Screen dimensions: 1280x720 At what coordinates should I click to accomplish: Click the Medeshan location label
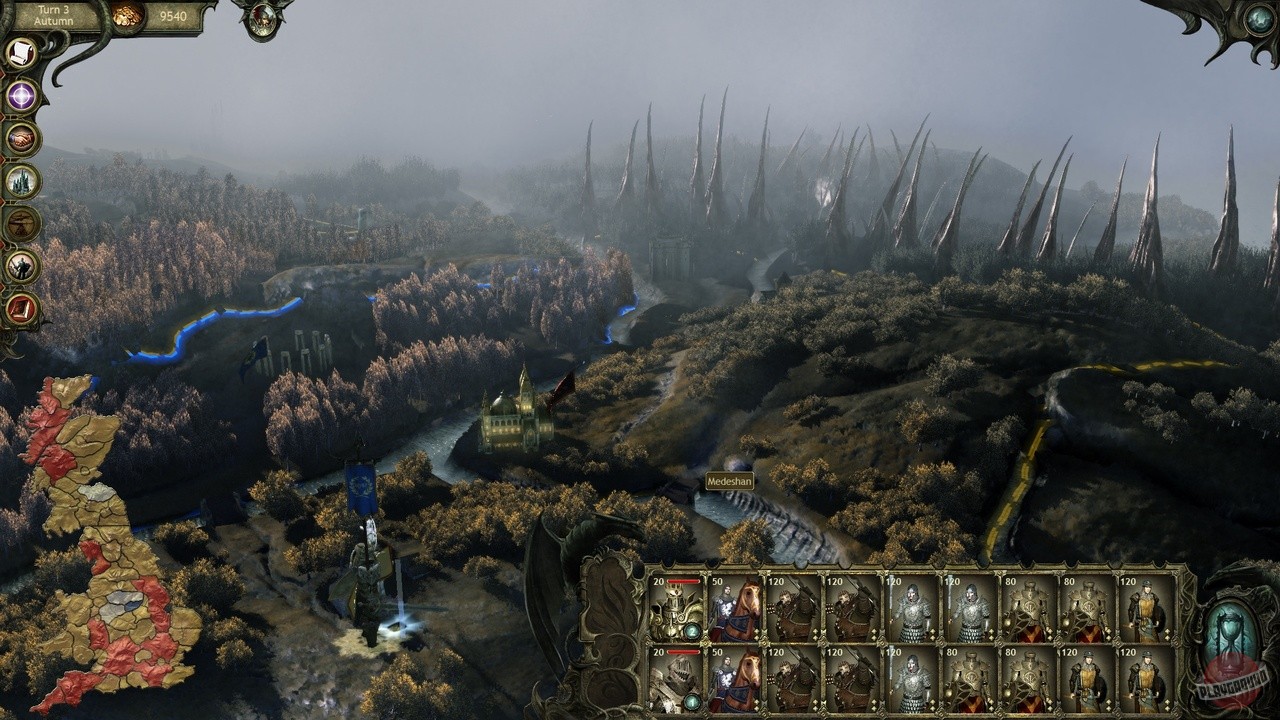729,481
